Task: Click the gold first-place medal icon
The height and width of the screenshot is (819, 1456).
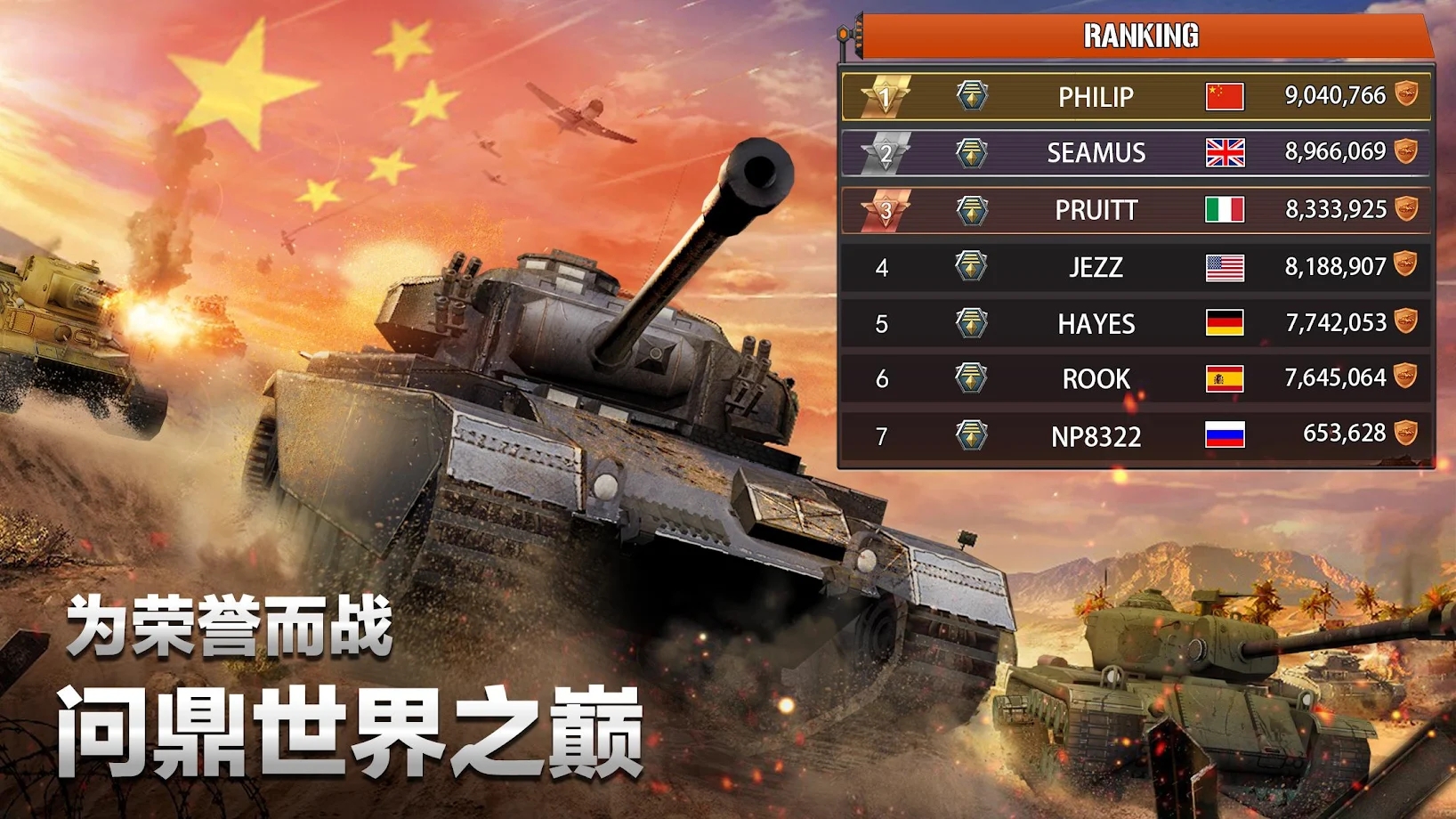Action: (886, 96)
